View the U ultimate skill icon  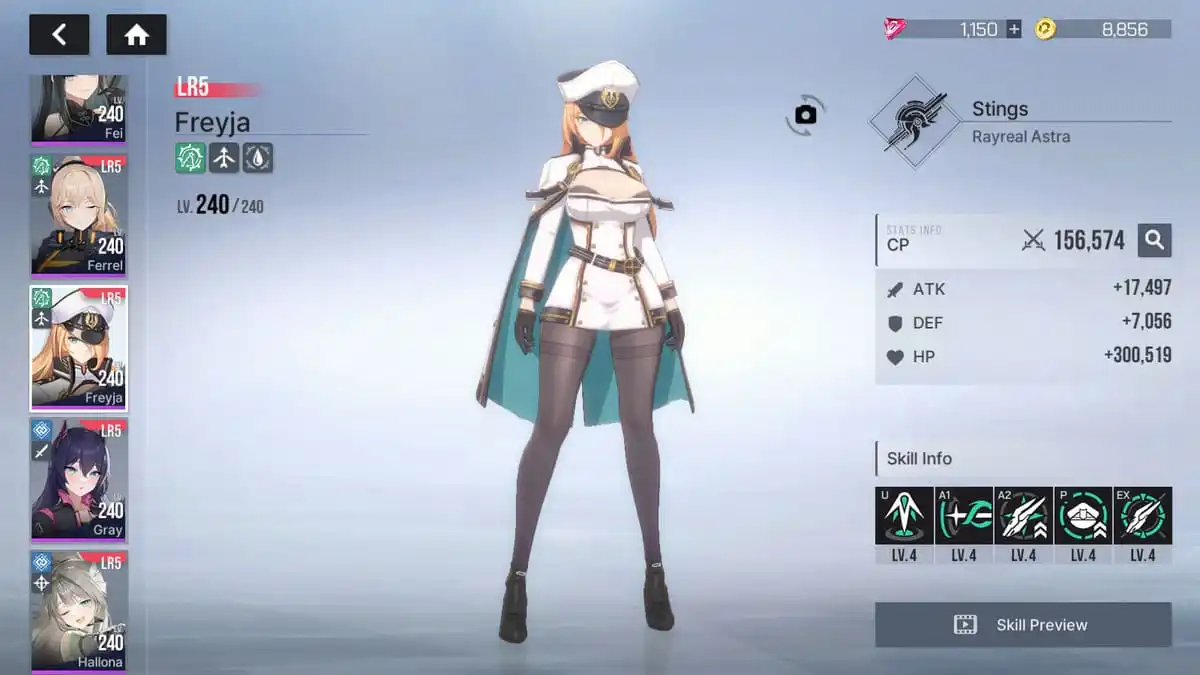coord(904,516)
